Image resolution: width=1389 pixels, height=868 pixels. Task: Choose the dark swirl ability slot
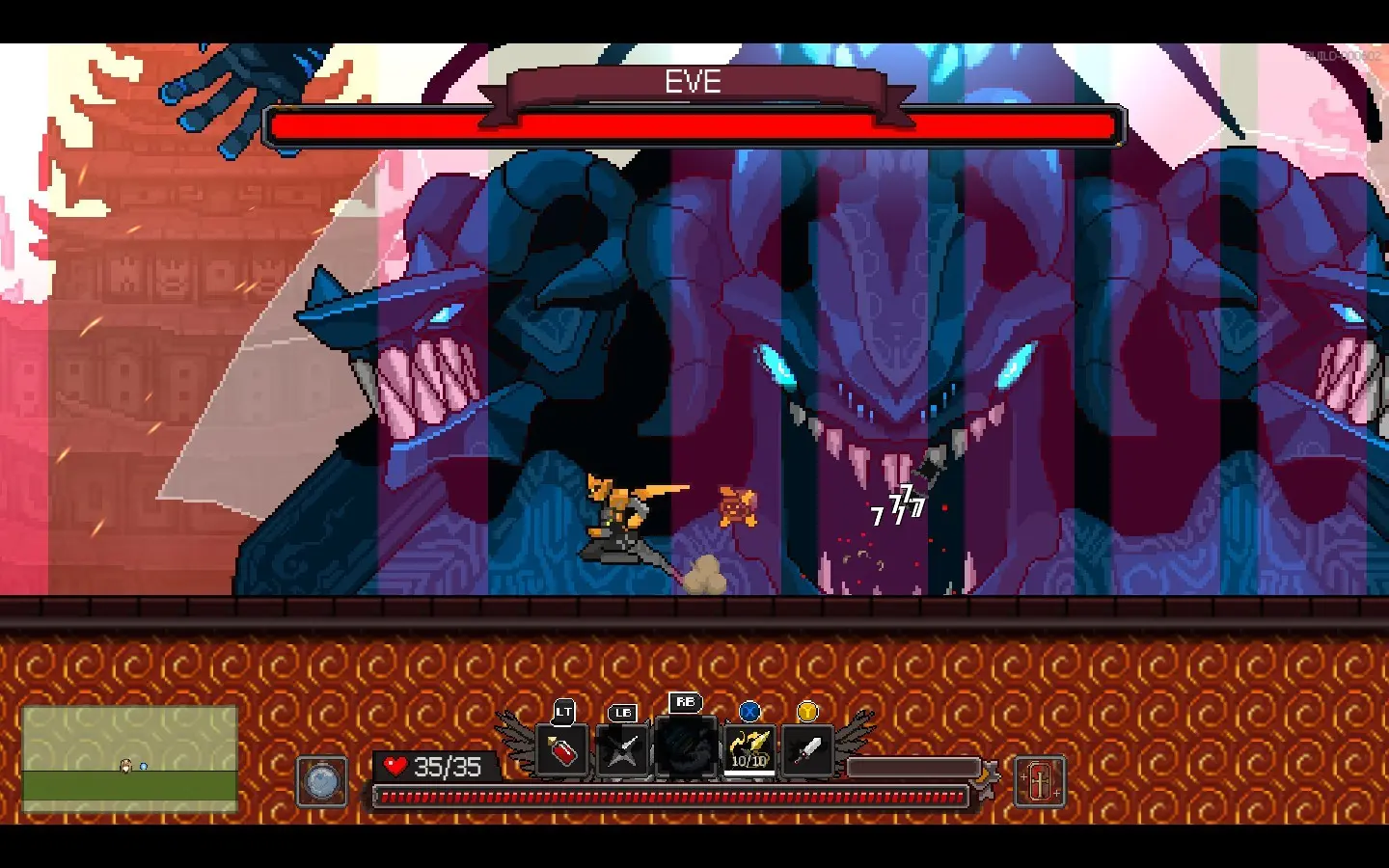coord(686,746)
